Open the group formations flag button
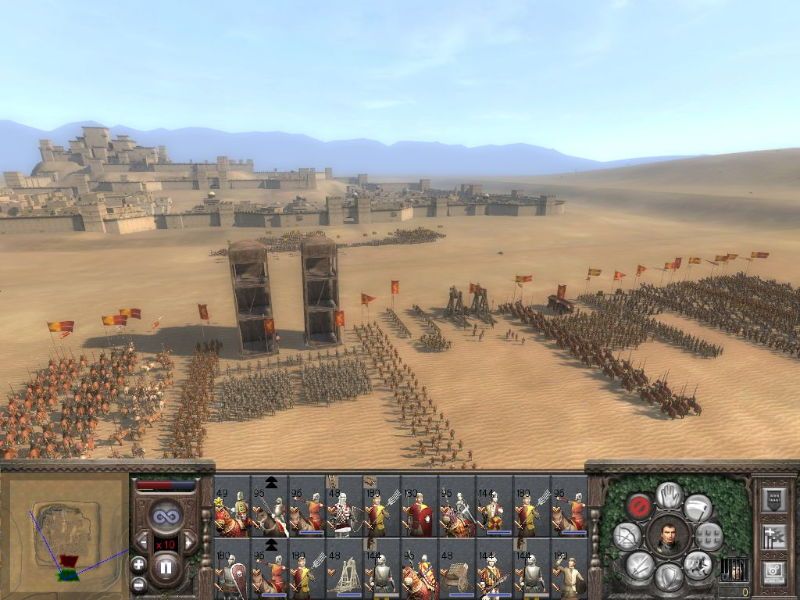800x600 pixels. point(773,537)
